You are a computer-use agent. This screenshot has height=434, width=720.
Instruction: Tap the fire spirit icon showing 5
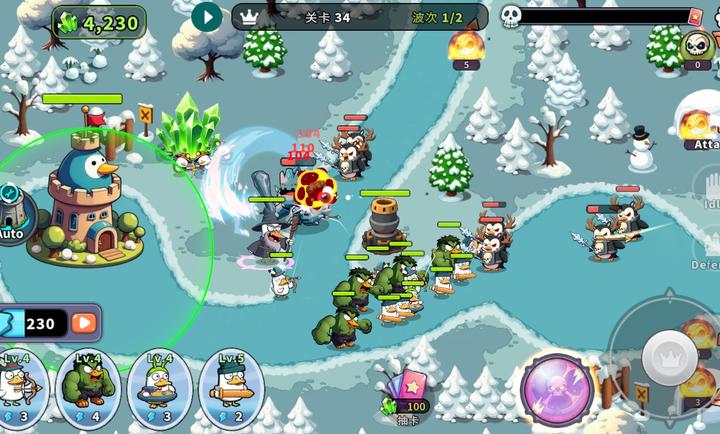click(465, 48)
